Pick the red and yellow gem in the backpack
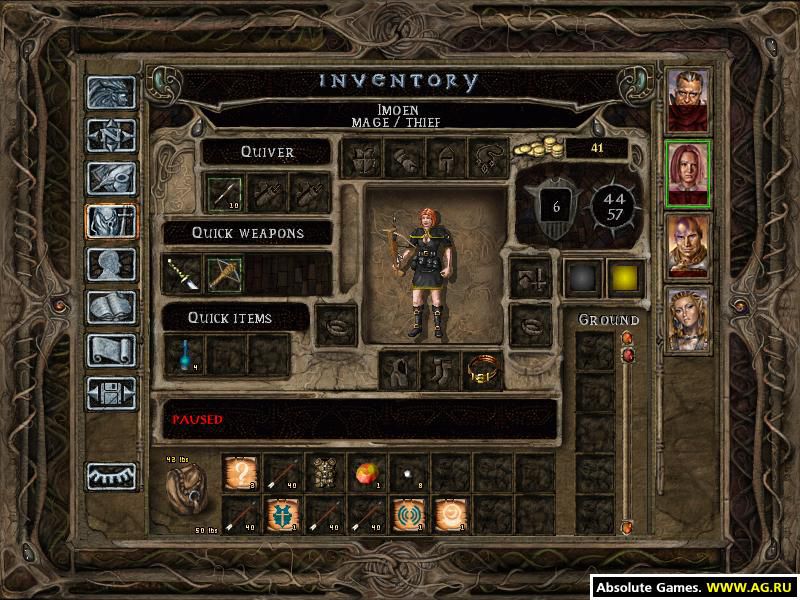The image size is (800, 600). point(366,472)
